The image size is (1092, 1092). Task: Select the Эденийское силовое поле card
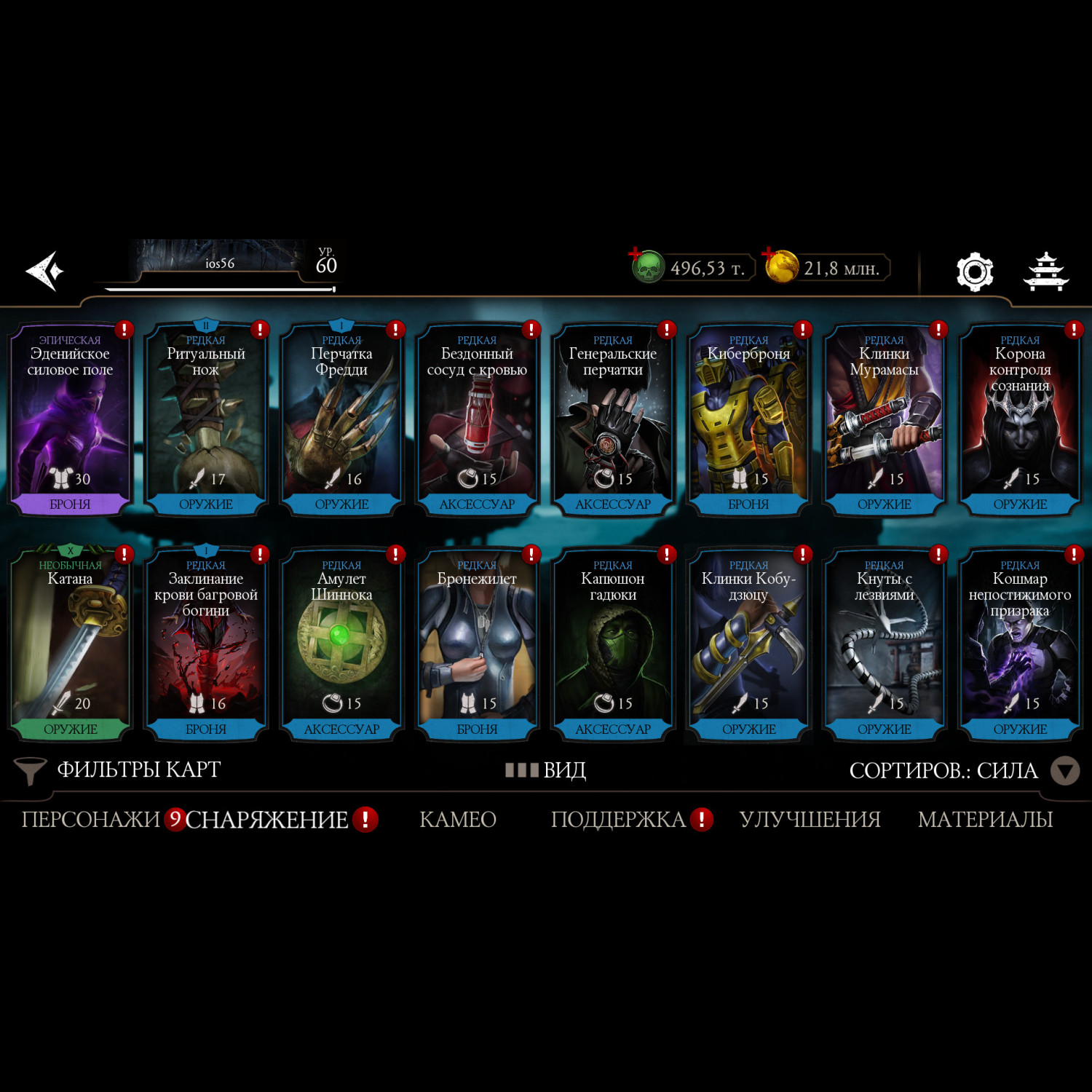(x=70, y=419)
